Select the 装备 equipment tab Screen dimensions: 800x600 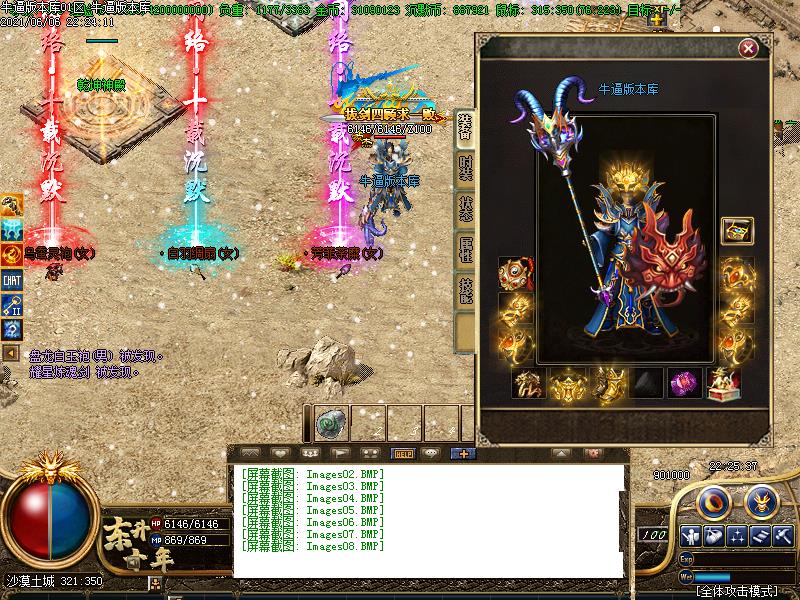click(465, 126)
